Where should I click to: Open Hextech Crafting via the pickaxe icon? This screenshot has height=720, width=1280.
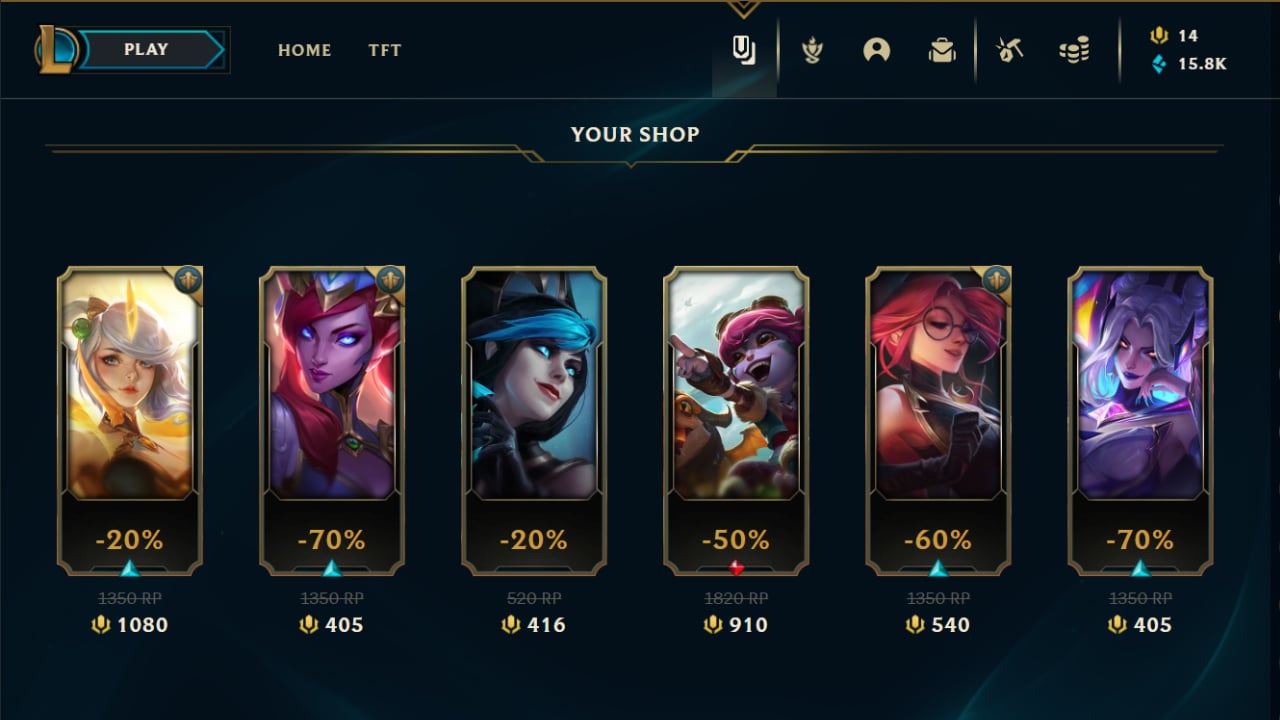pos(1009,50)
